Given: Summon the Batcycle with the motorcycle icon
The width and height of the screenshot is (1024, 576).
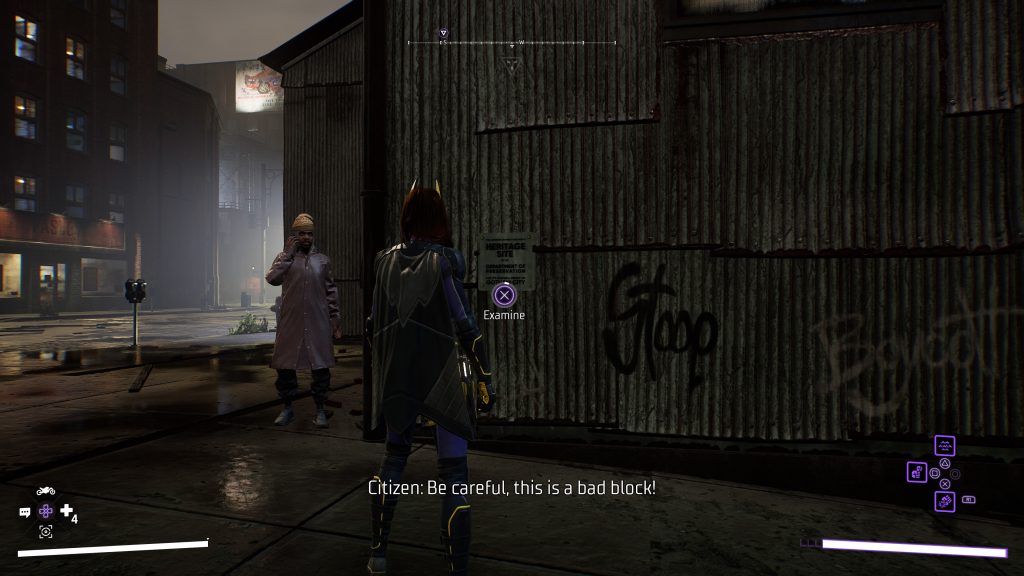Looking at the screenshot, I should pyautogui.click(x=45, y=491).
